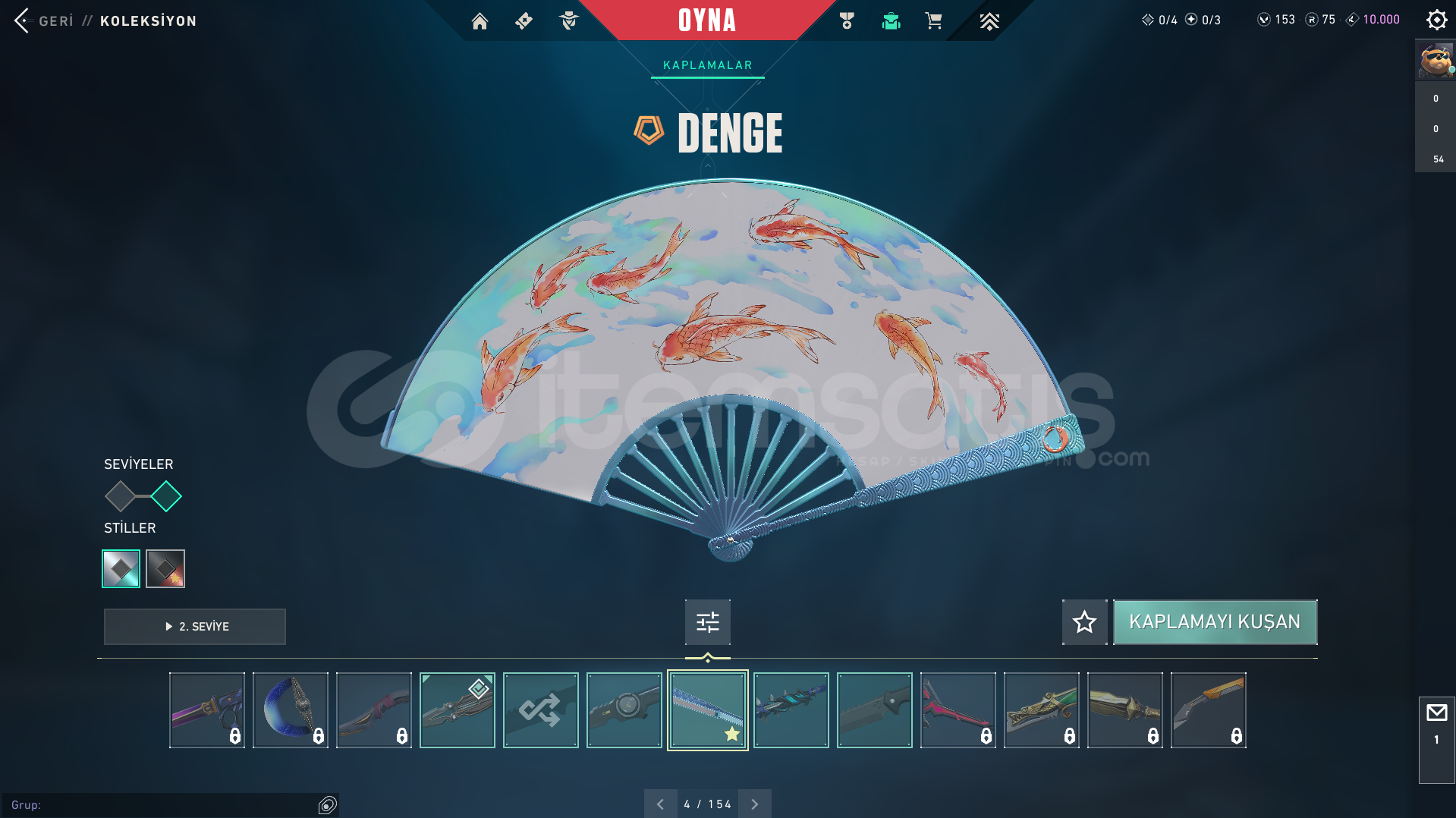Open the filter sliders button

pos(707,622)
